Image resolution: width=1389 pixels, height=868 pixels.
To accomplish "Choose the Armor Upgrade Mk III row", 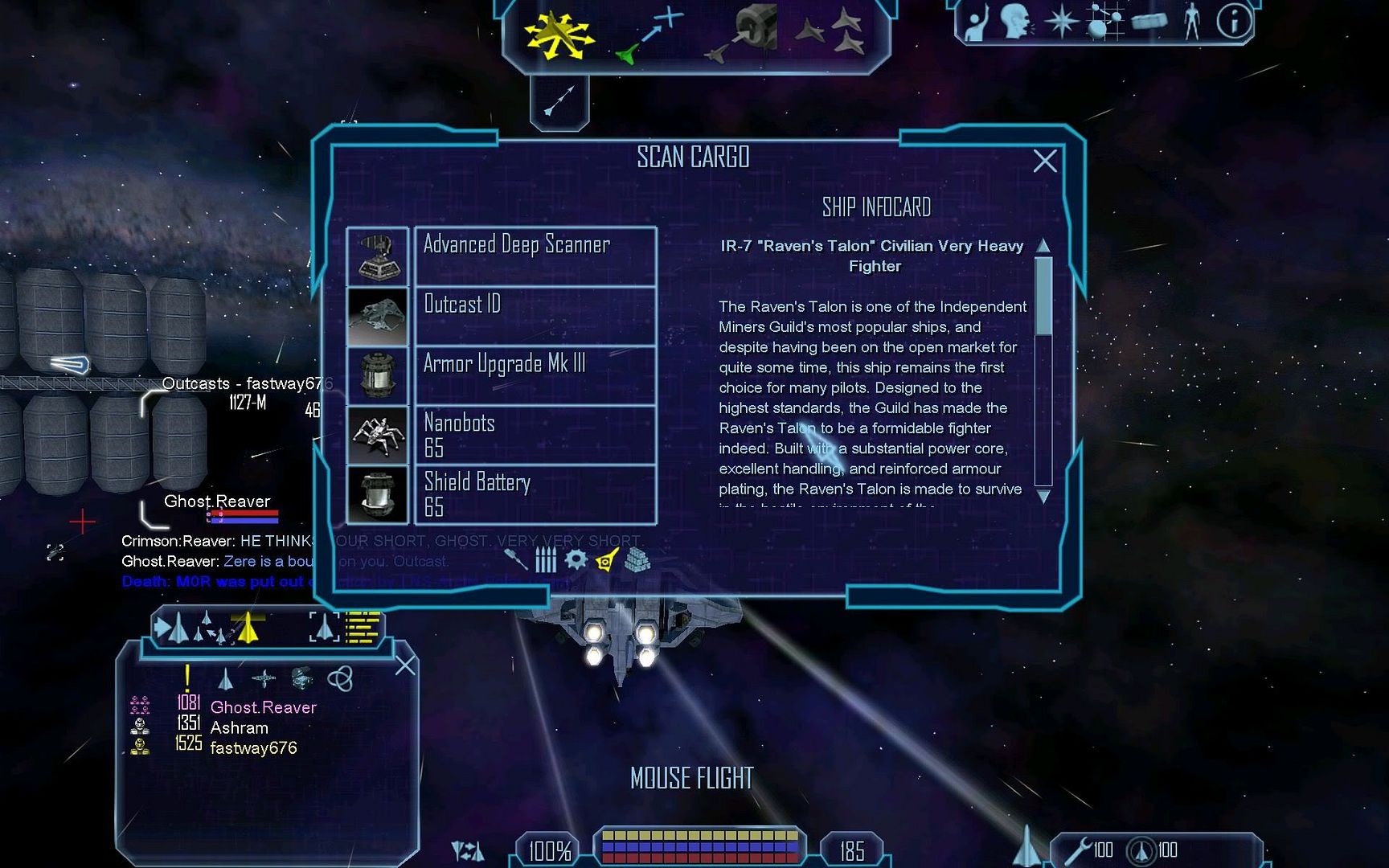I will coord(535,375).
